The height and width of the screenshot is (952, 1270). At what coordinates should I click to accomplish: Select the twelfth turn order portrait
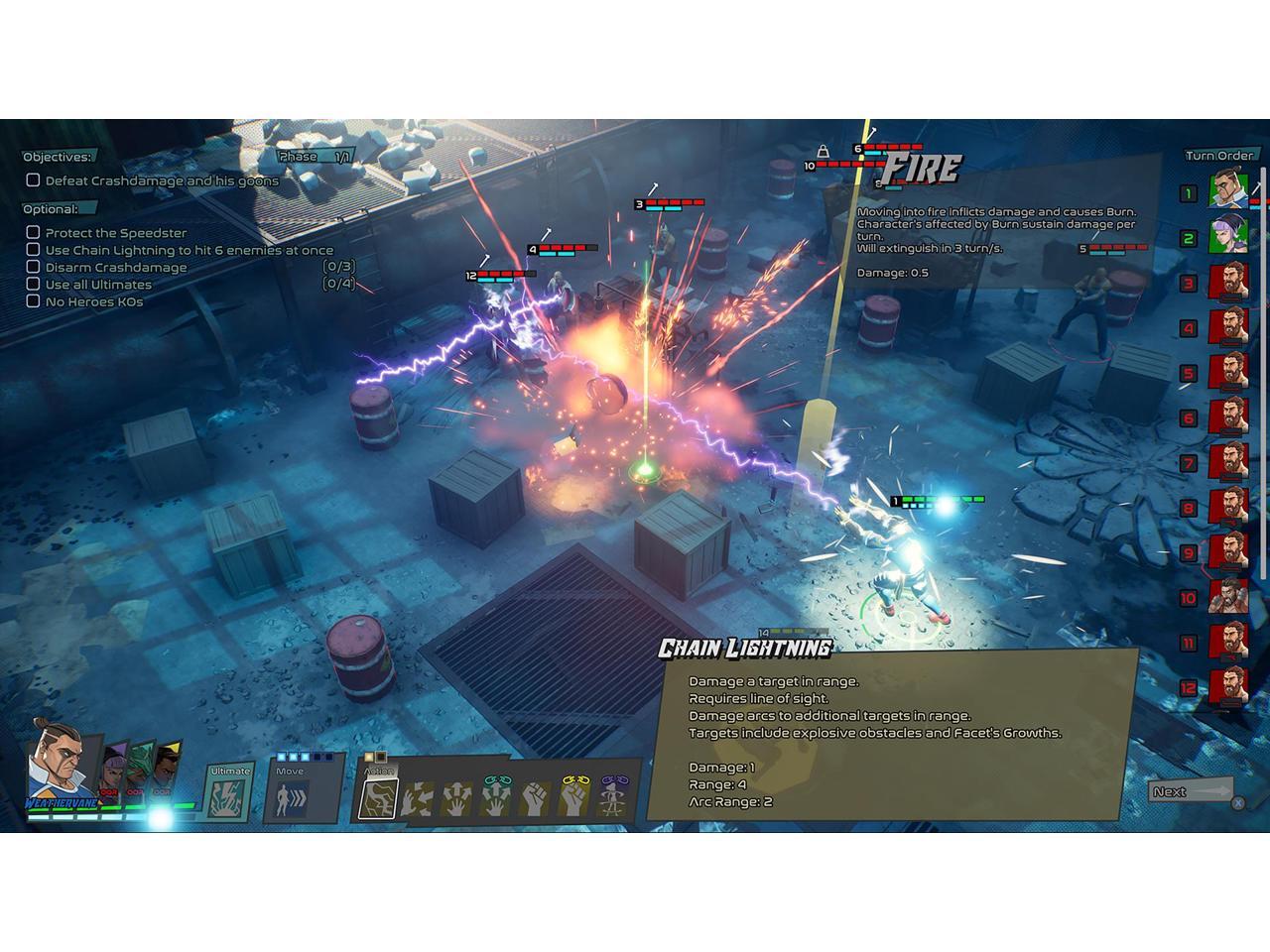pyautogui.click(x=1228, y=686)
